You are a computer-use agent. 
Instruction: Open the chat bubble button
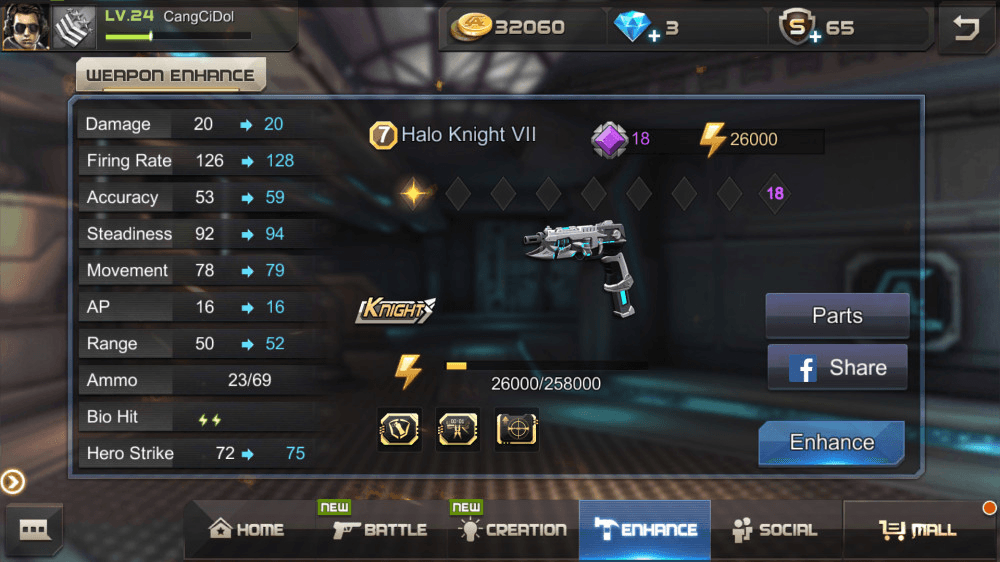click(33, 529)
